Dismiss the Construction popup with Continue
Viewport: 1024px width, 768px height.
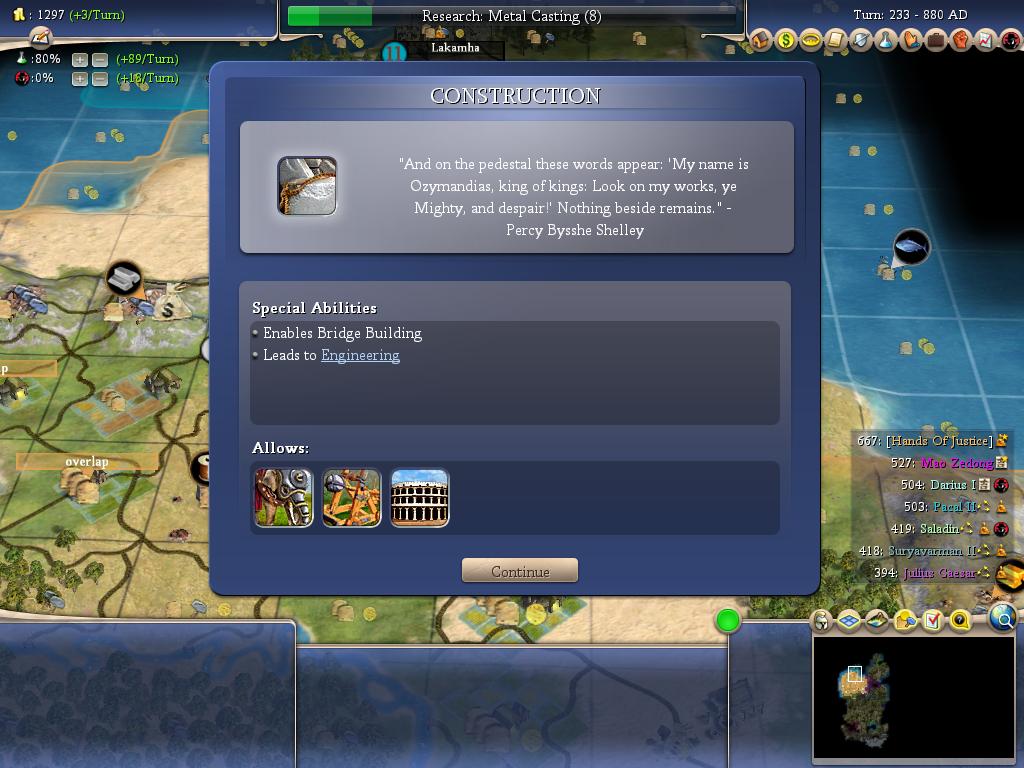pyautogui.click(x=520, y=571)
